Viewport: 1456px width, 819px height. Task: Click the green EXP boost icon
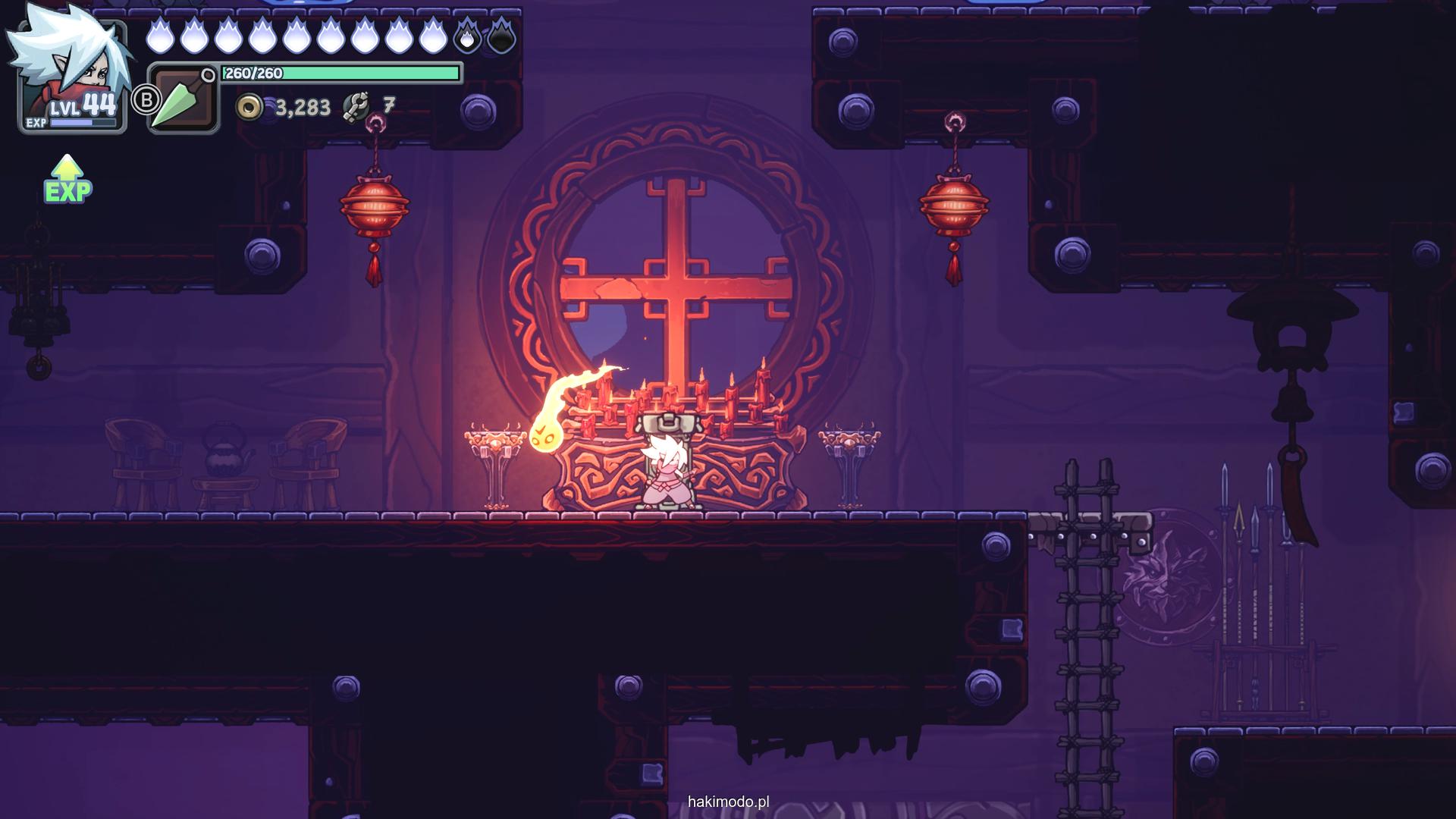(67, 180)
